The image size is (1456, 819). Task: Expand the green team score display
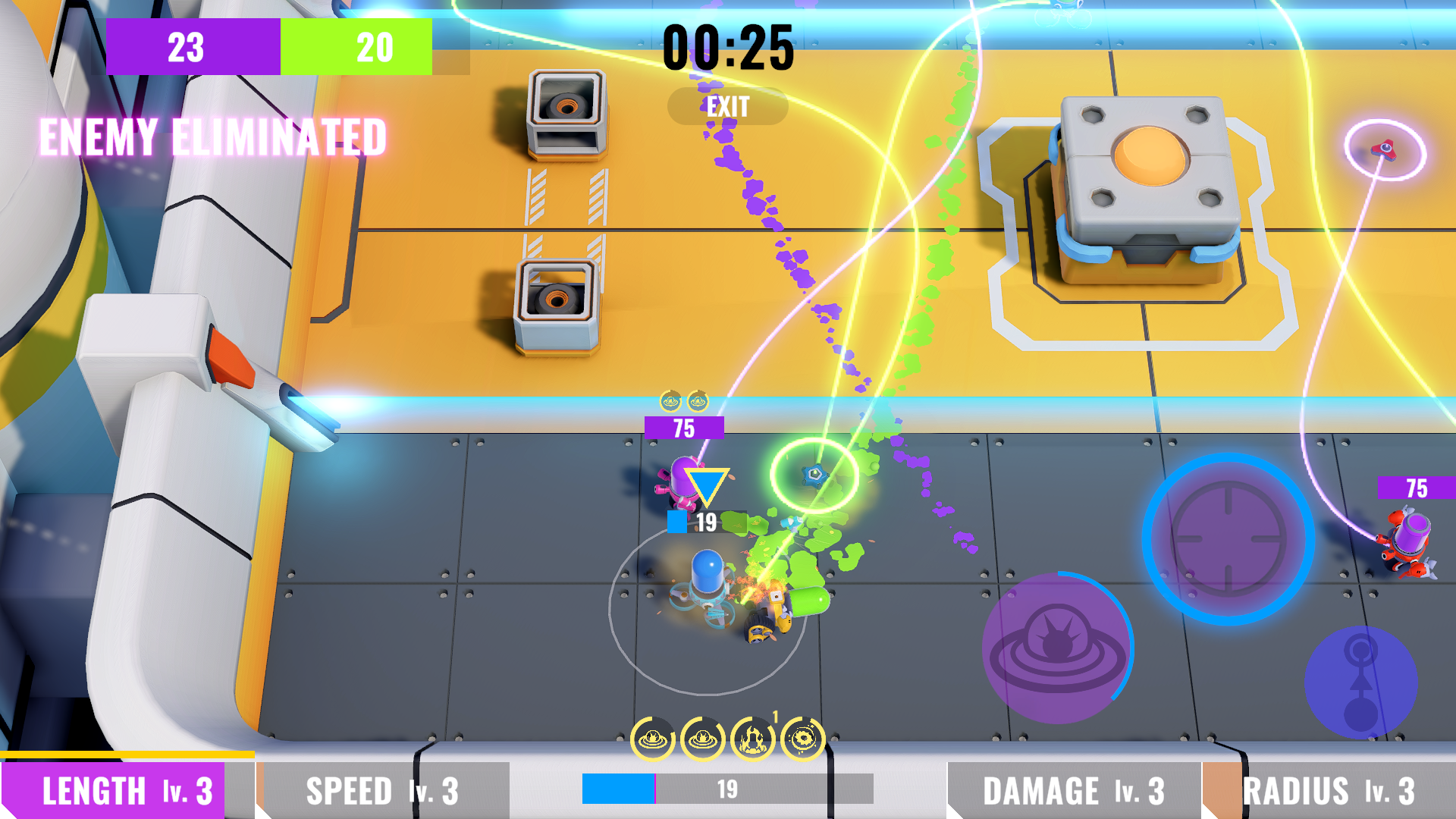[358, 48]
